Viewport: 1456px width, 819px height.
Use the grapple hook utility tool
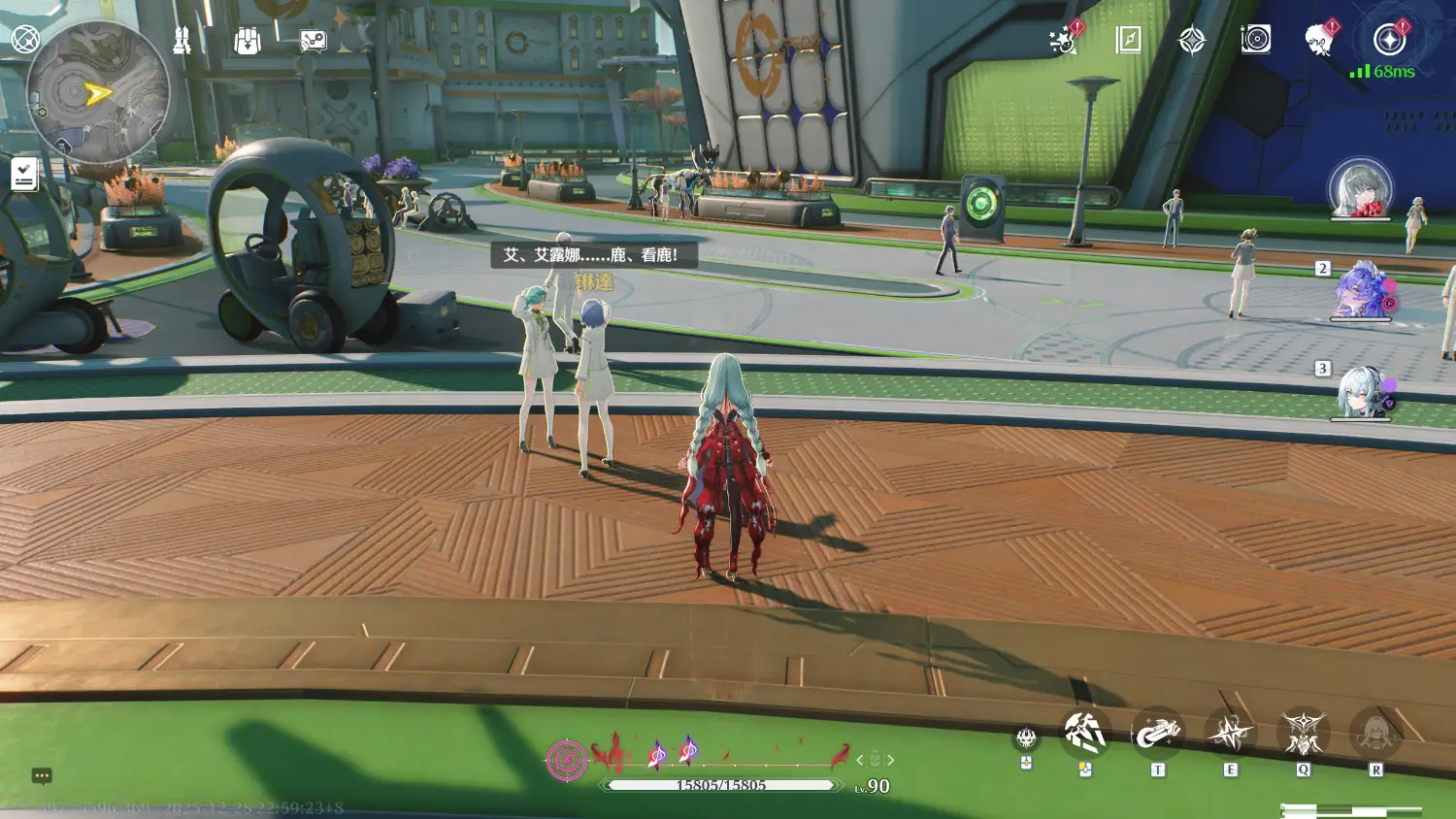click(x=1157, y=733)
